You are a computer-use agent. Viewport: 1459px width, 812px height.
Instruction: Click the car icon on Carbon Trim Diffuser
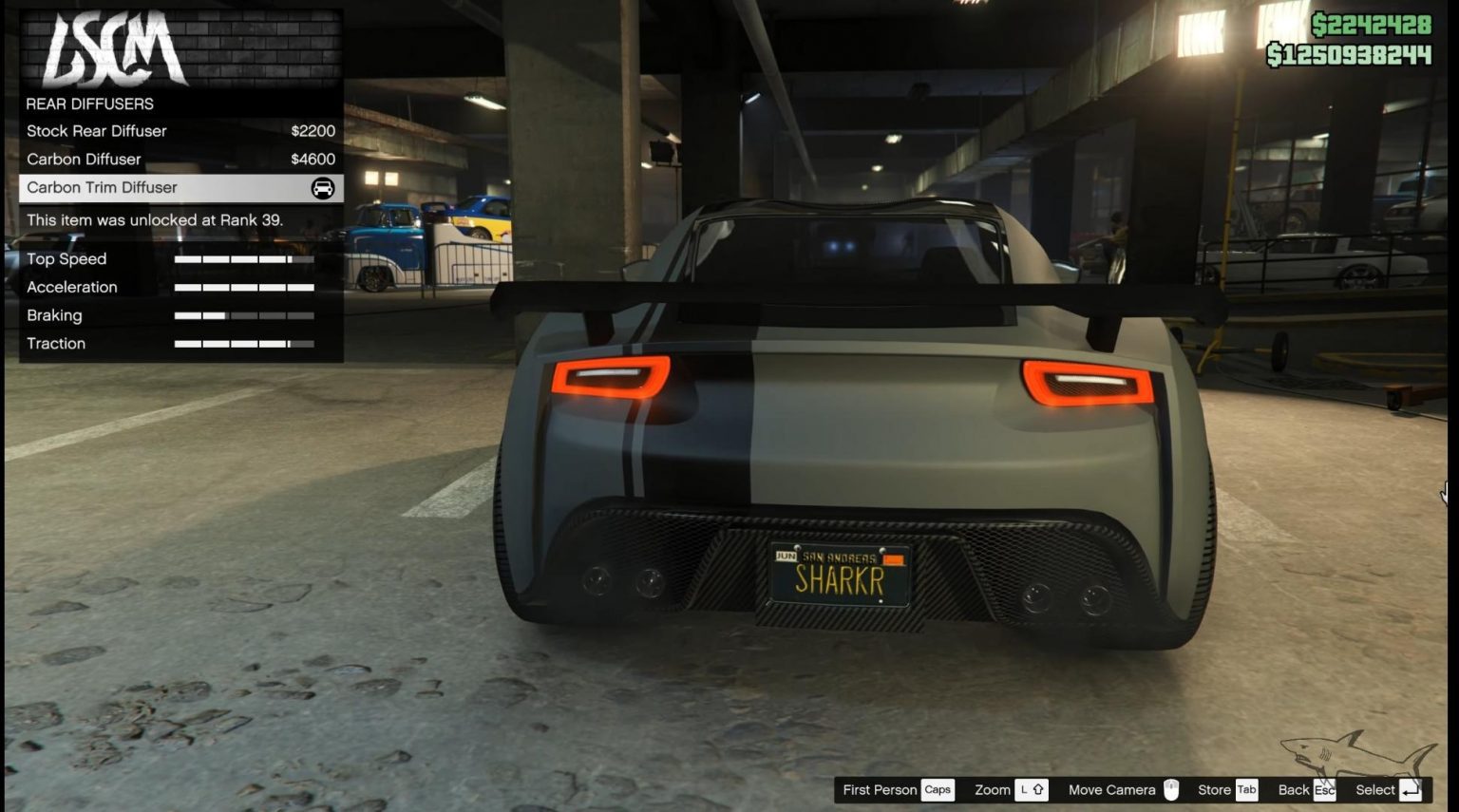tap(323, 187)
